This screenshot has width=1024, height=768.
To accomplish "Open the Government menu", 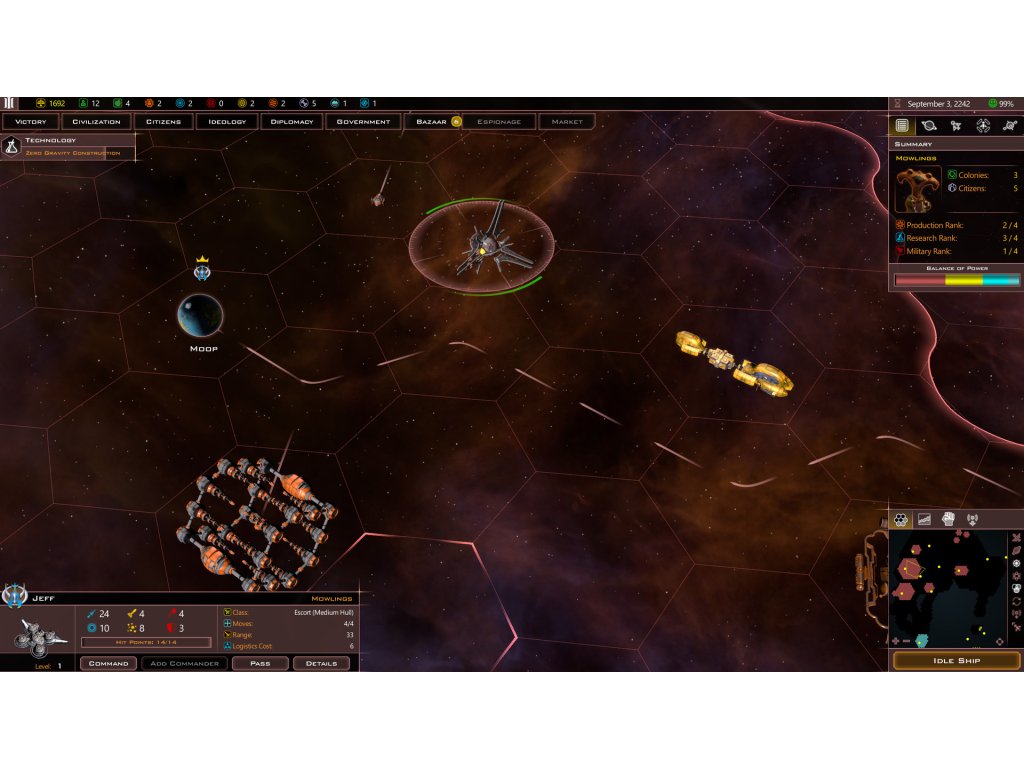I will click(363, 122).
